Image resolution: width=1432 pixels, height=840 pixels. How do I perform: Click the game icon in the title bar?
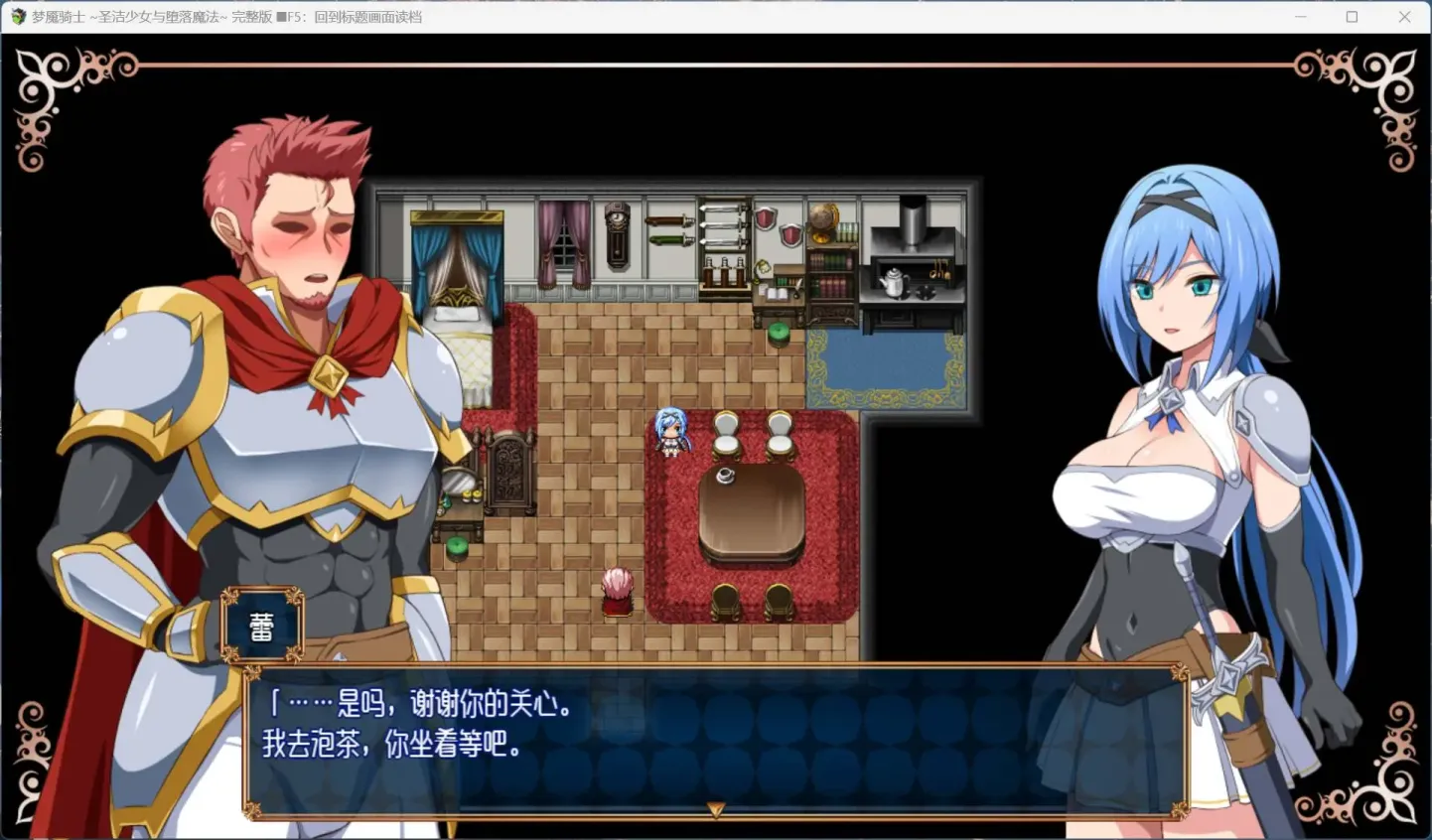[x=17, y=17]
